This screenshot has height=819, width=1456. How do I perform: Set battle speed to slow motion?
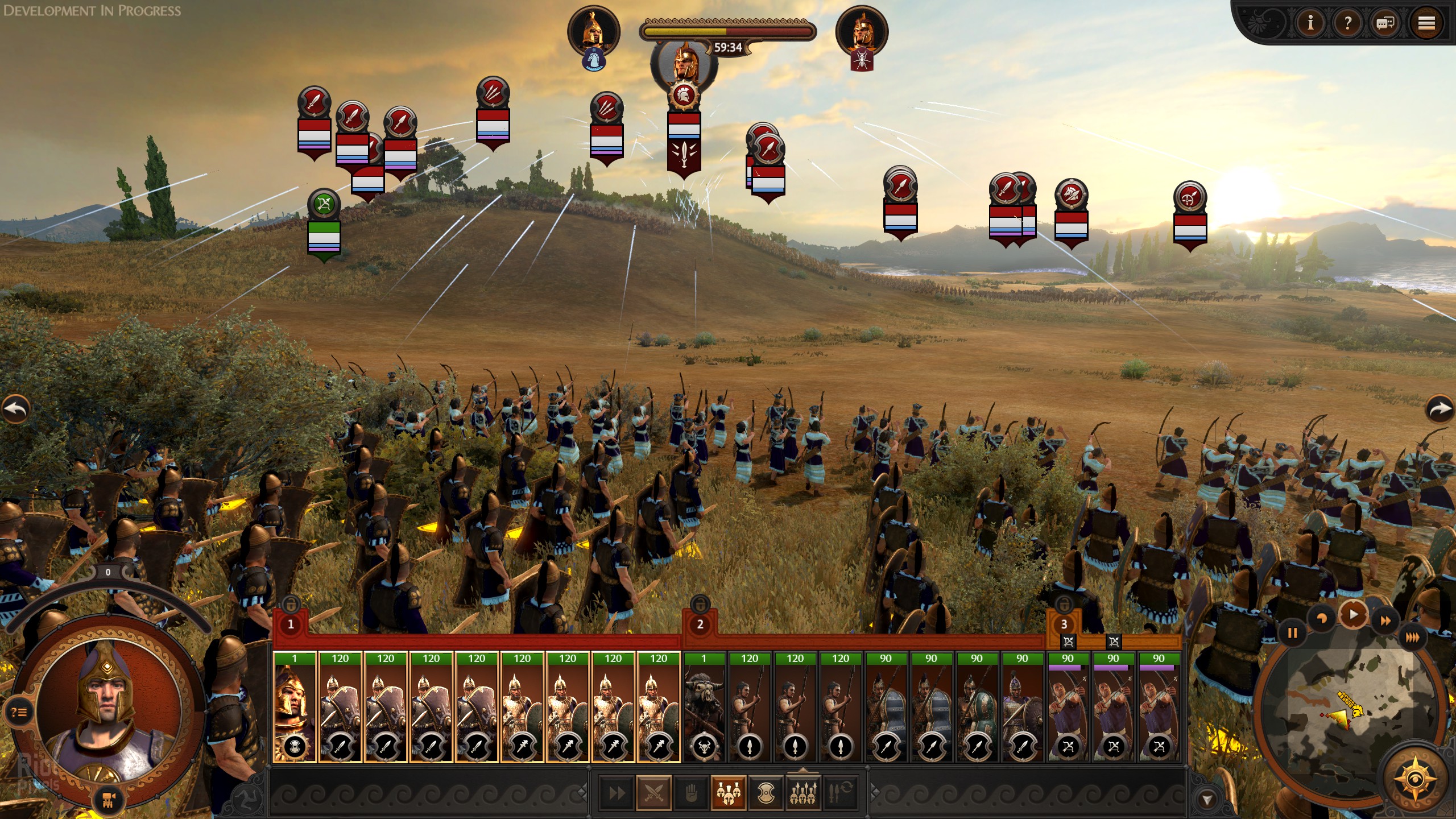point(1321,619)
